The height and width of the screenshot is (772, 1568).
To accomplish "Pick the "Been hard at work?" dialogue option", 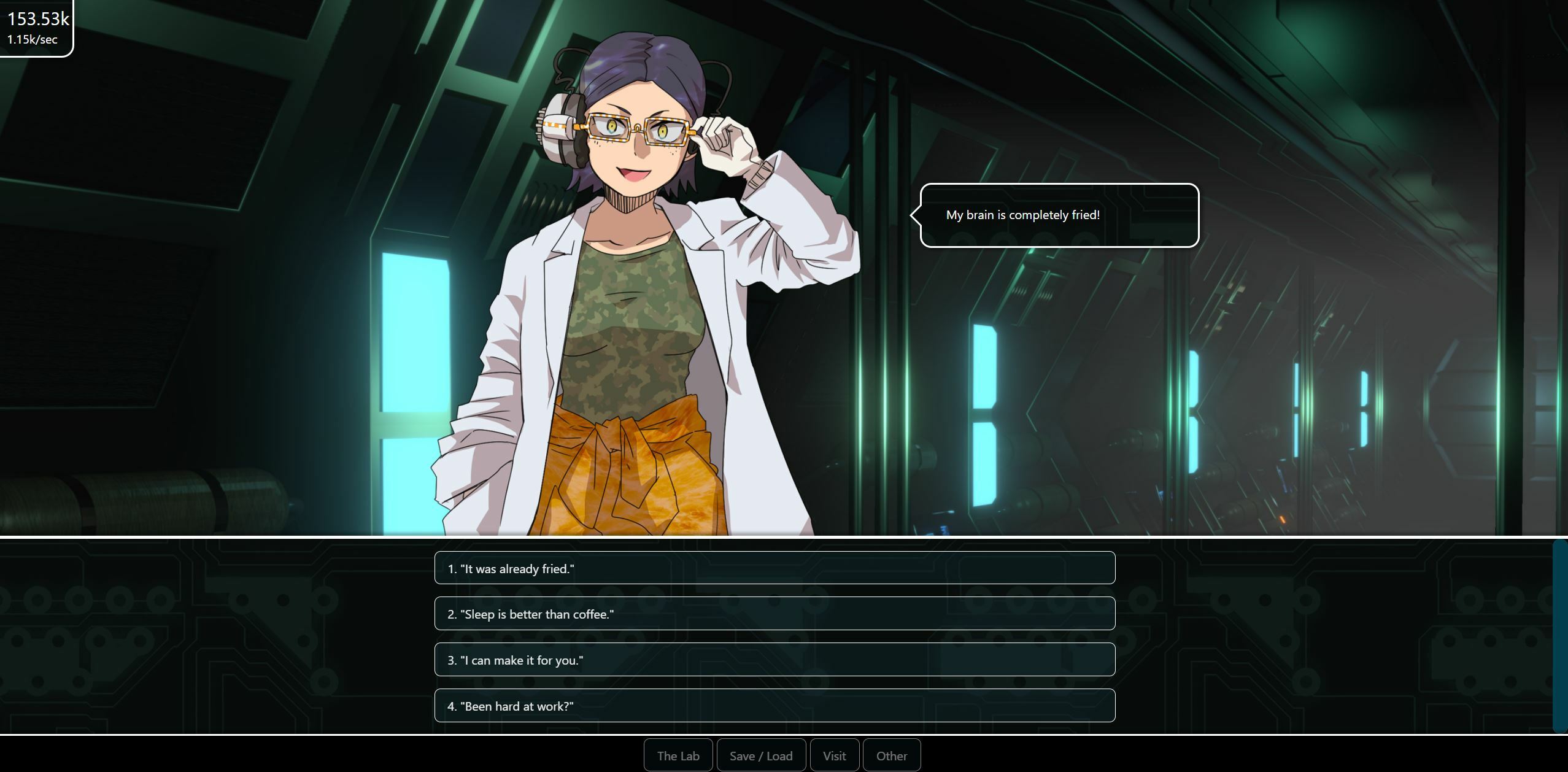I will [x=774, y=706].
